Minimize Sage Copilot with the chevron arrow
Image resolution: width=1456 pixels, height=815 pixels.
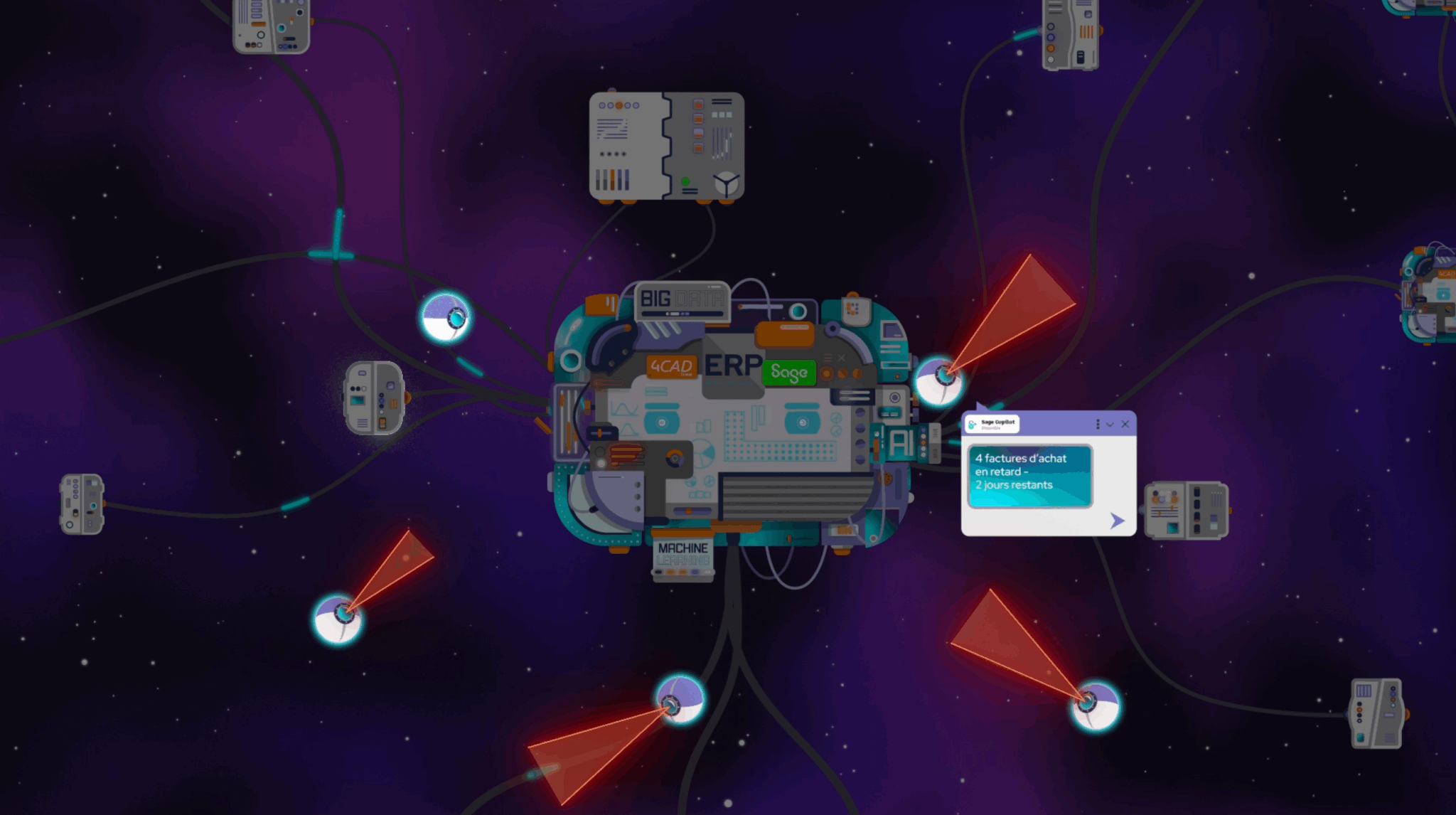click(x=1110, y=425)
